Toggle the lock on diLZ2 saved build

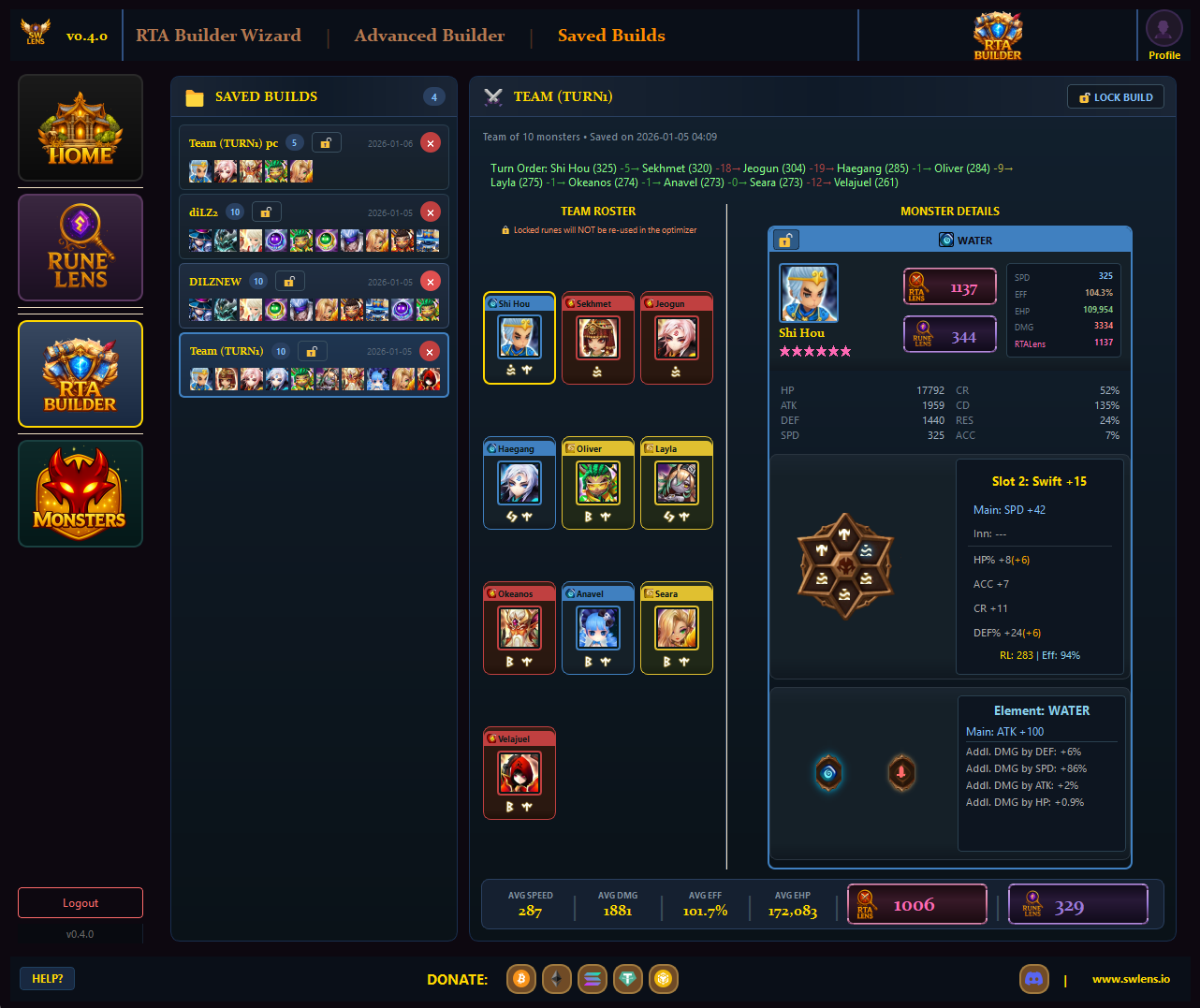(x=266, y=212)
